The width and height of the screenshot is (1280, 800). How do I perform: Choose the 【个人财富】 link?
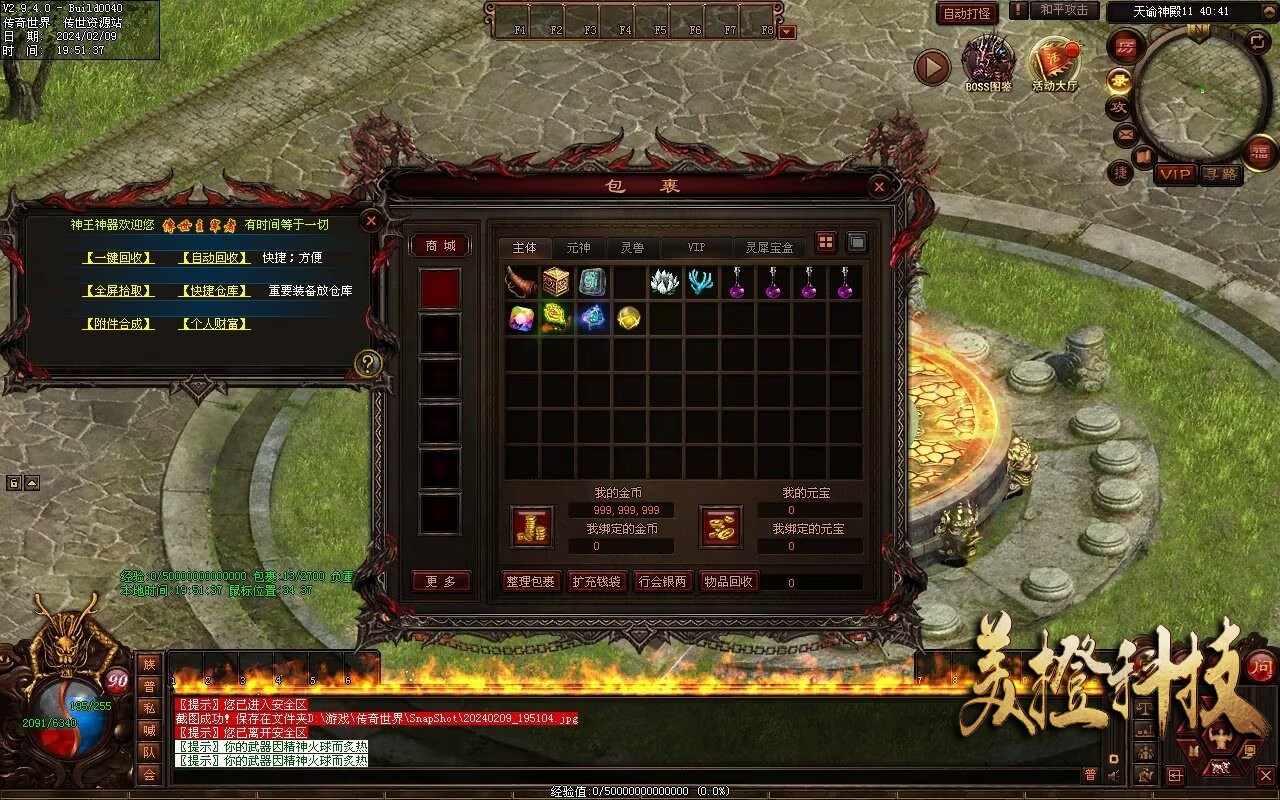pyautogui.click(x=214, y=324)
